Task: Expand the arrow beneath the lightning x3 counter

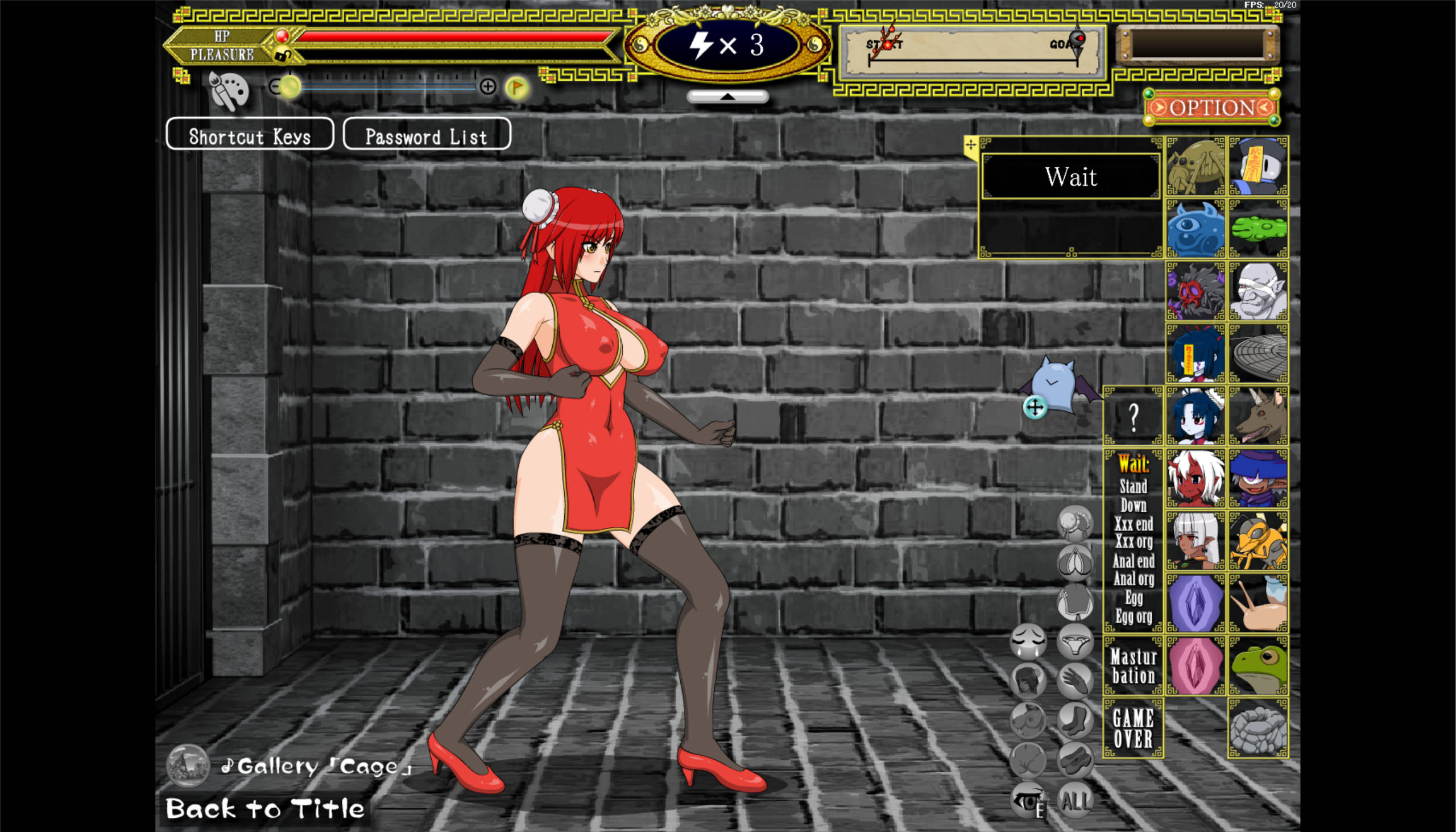Action: pyautogui.click(x=727, y=96)
